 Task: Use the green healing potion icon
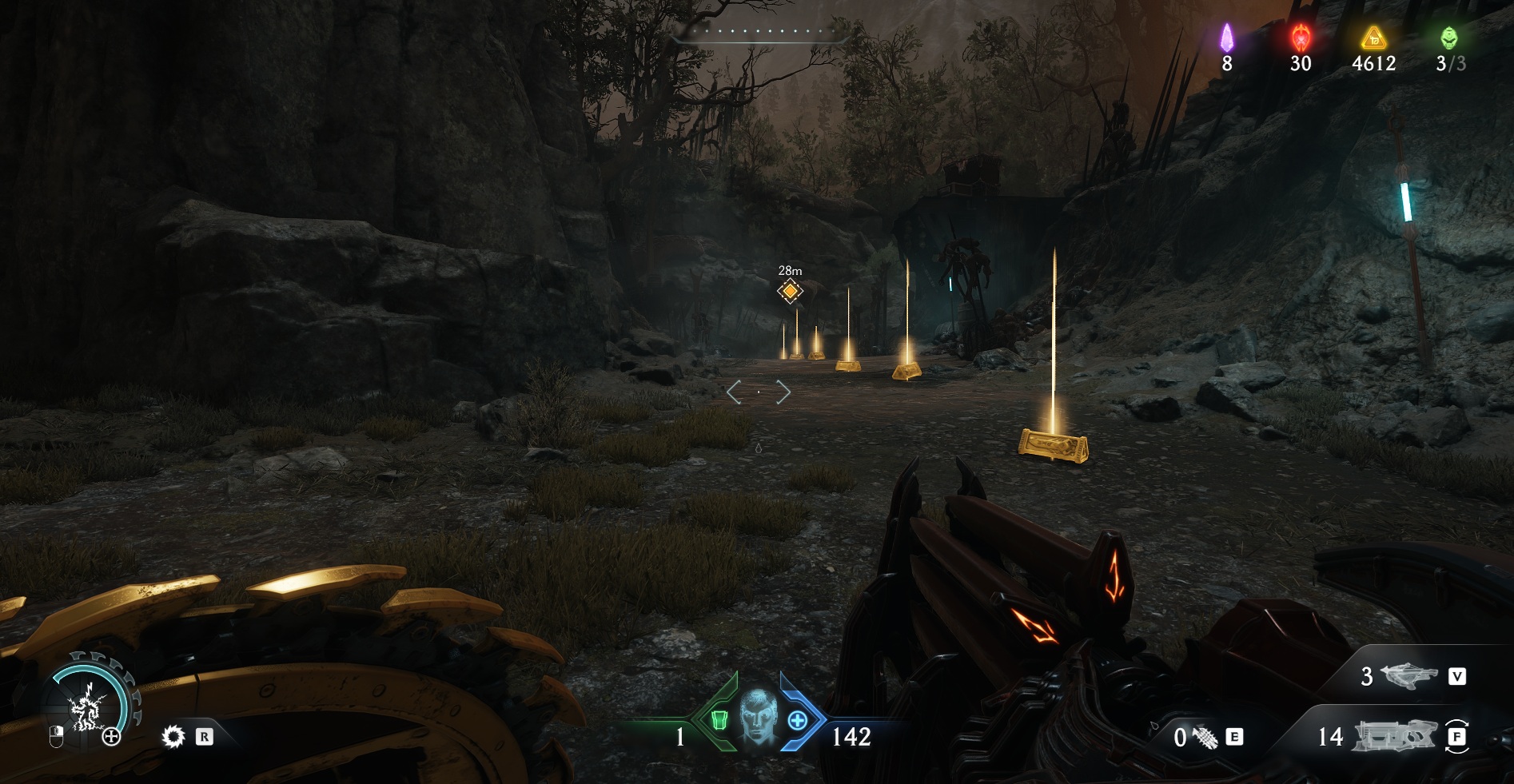[x=719, y=721]
